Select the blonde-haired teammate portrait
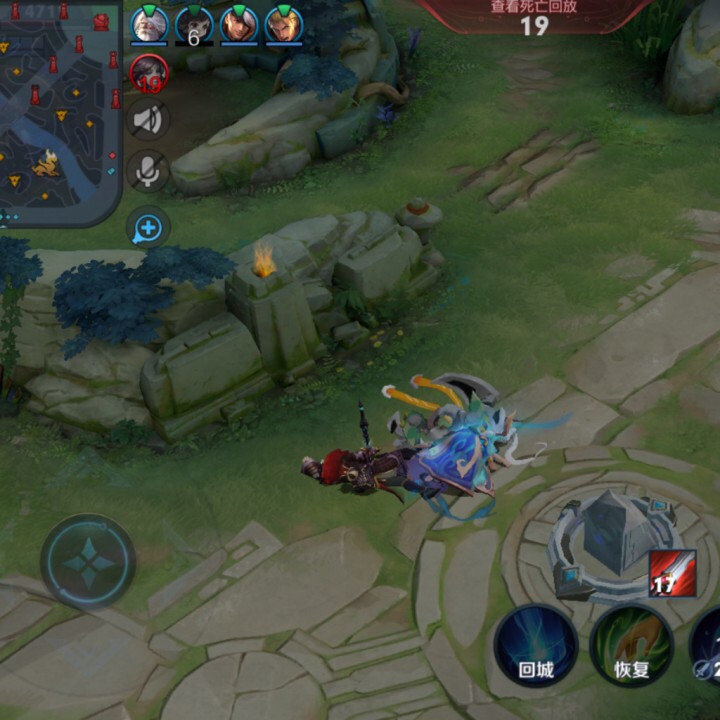Screen dimensions: 720x720 click(x=284, y=25)
